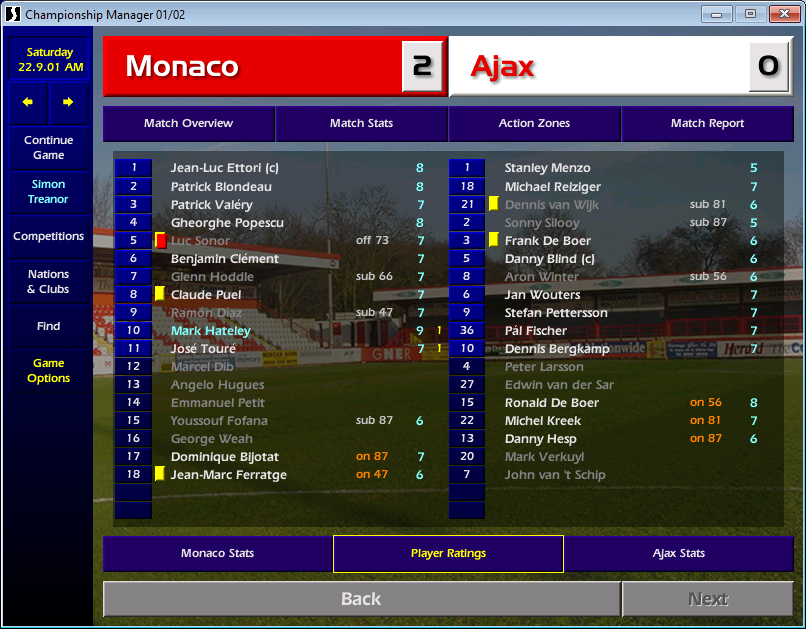Open the Match Report tab
Viewport: 806px width, 629px height.
point(707,123)
